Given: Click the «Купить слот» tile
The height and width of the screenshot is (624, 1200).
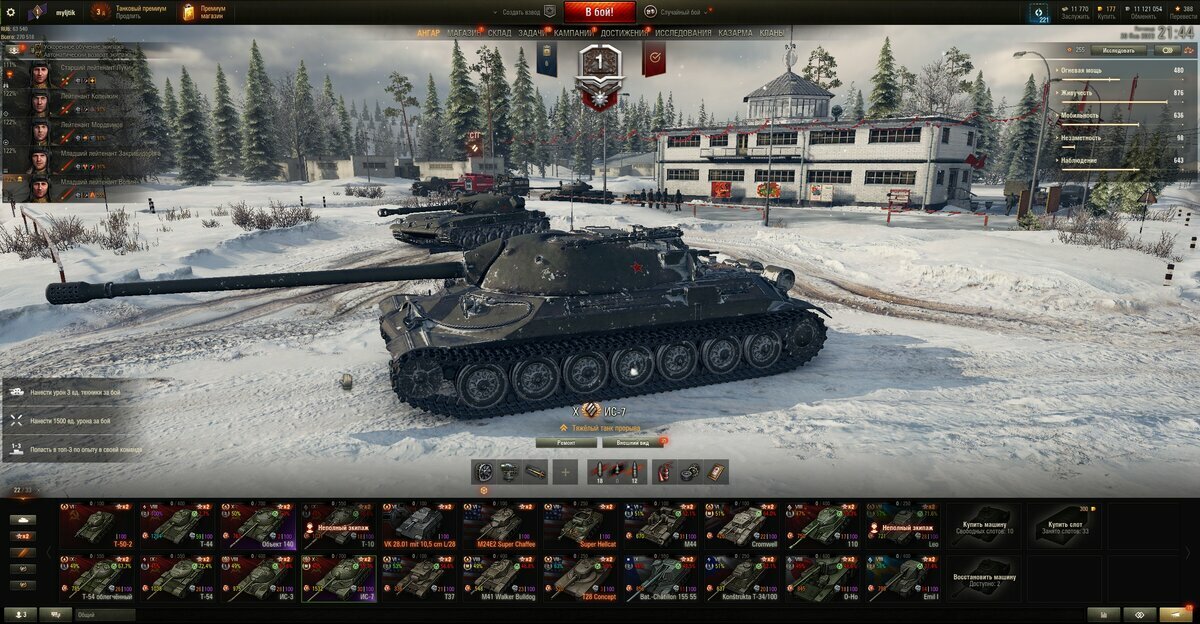Looking at the screenshot, I should [x=1064, y=526].
